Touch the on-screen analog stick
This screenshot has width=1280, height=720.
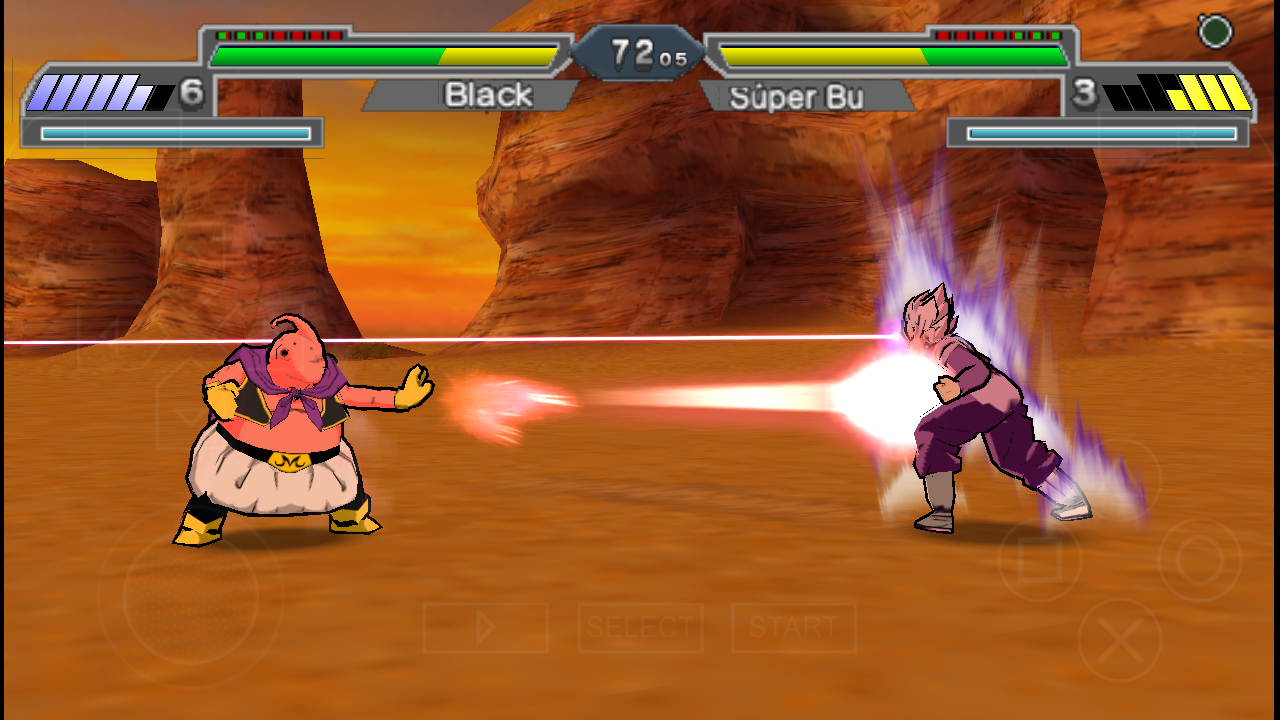[x=190, y=598]
